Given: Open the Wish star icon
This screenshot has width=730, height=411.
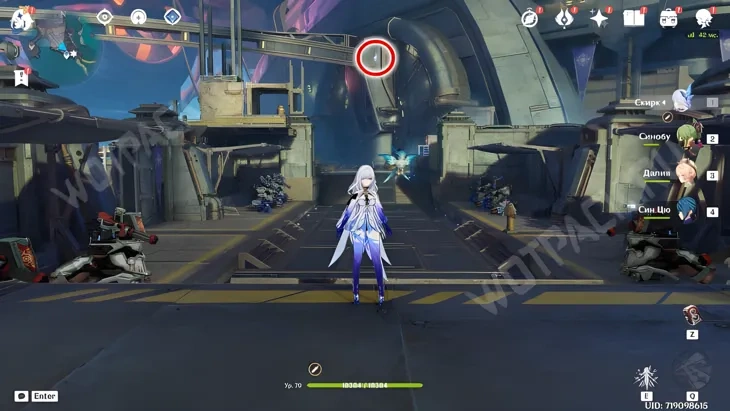Looking at the screenshot, I should 599,18.
